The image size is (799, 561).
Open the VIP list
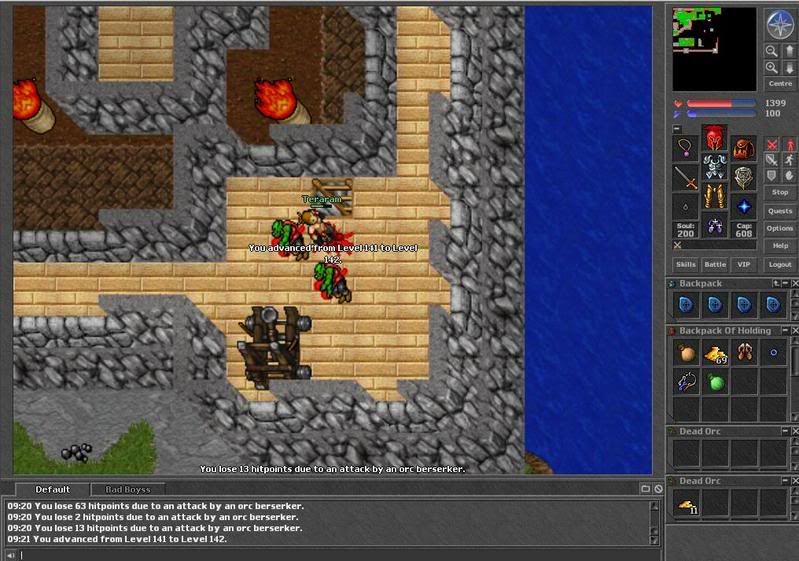click(x=743, y=264)
